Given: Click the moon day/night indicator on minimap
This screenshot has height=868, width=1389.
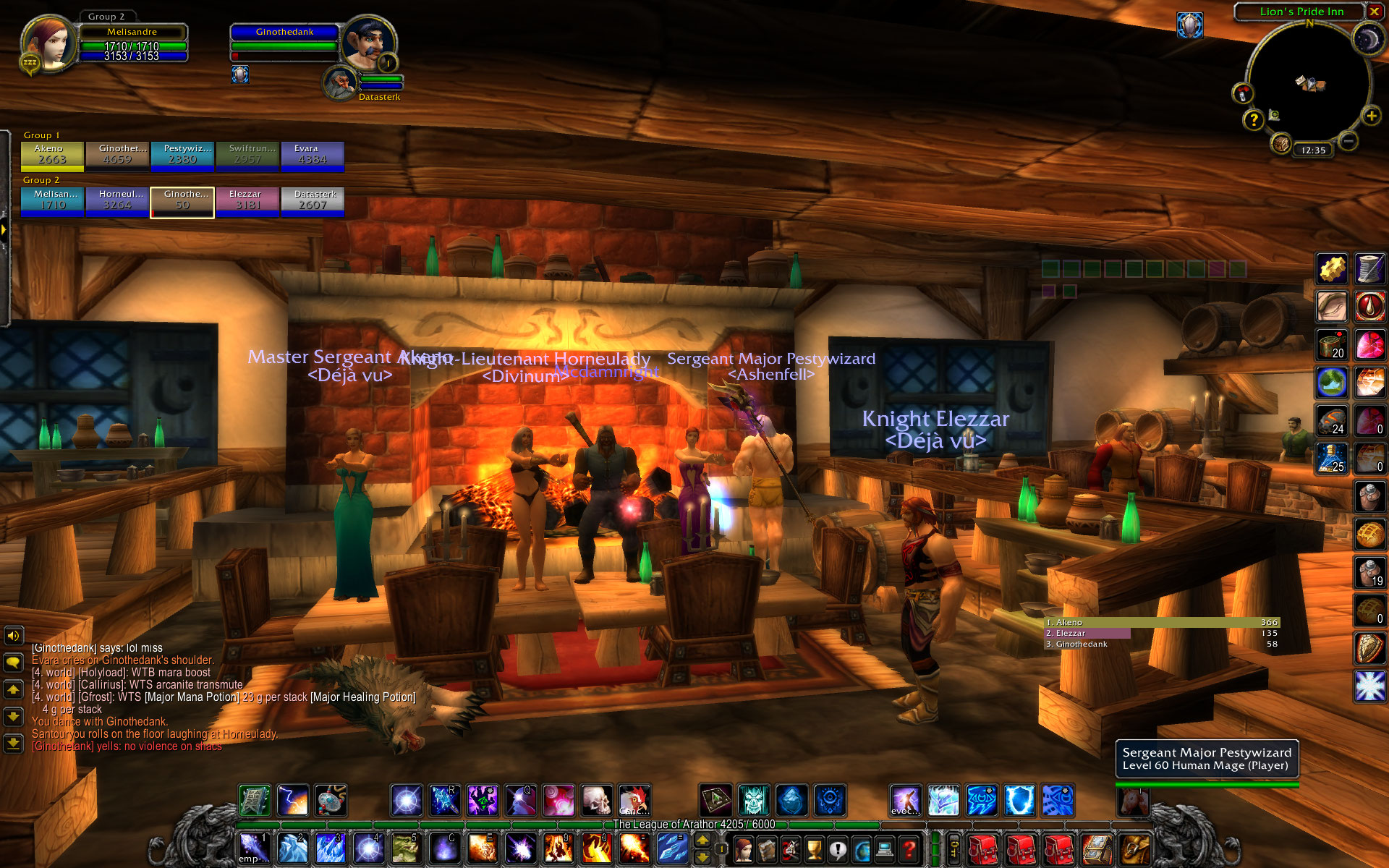Looking at the screenshot, I should [1367, 40].
